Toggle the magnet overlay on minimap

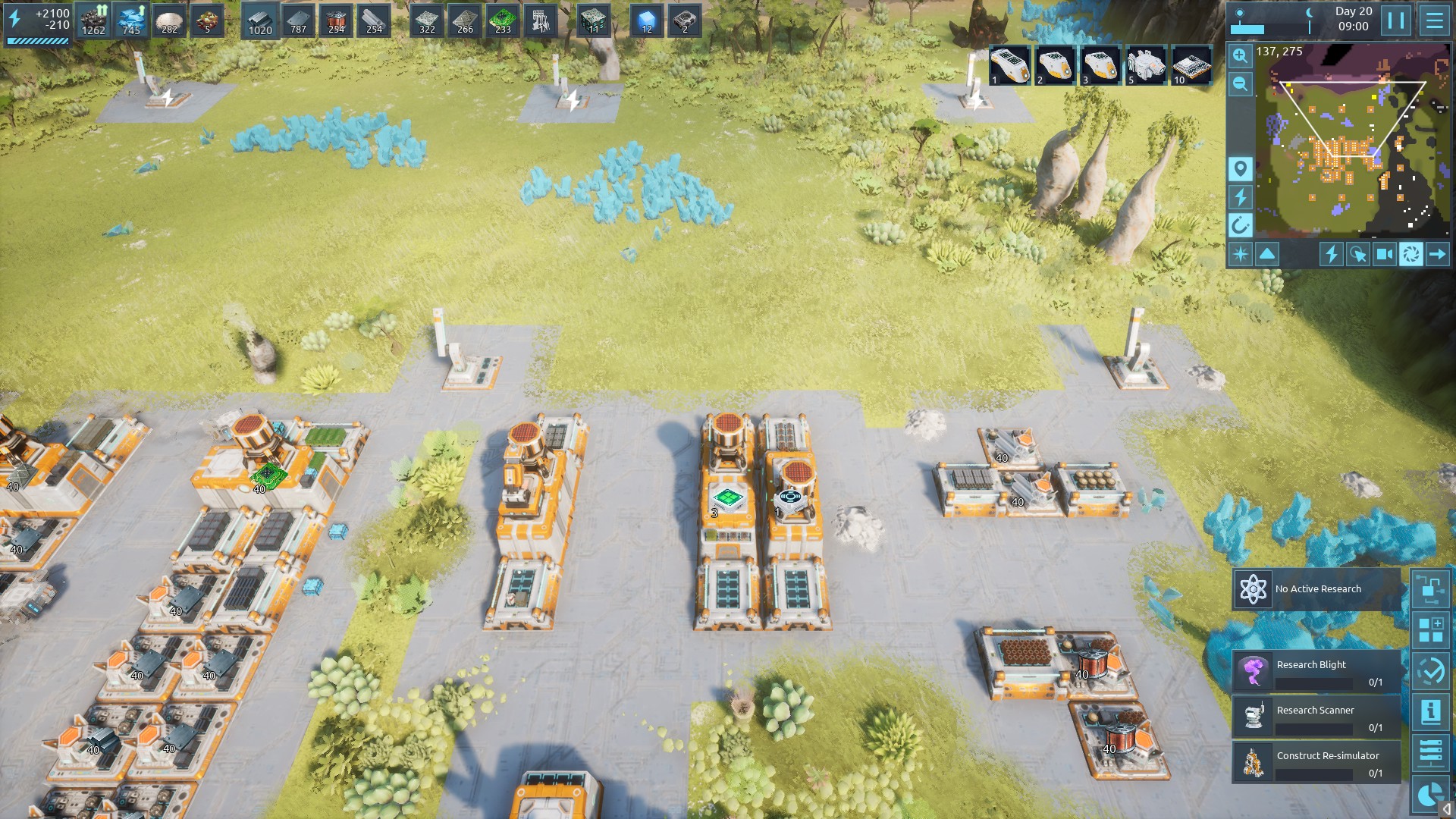[x=1240, y=225]
